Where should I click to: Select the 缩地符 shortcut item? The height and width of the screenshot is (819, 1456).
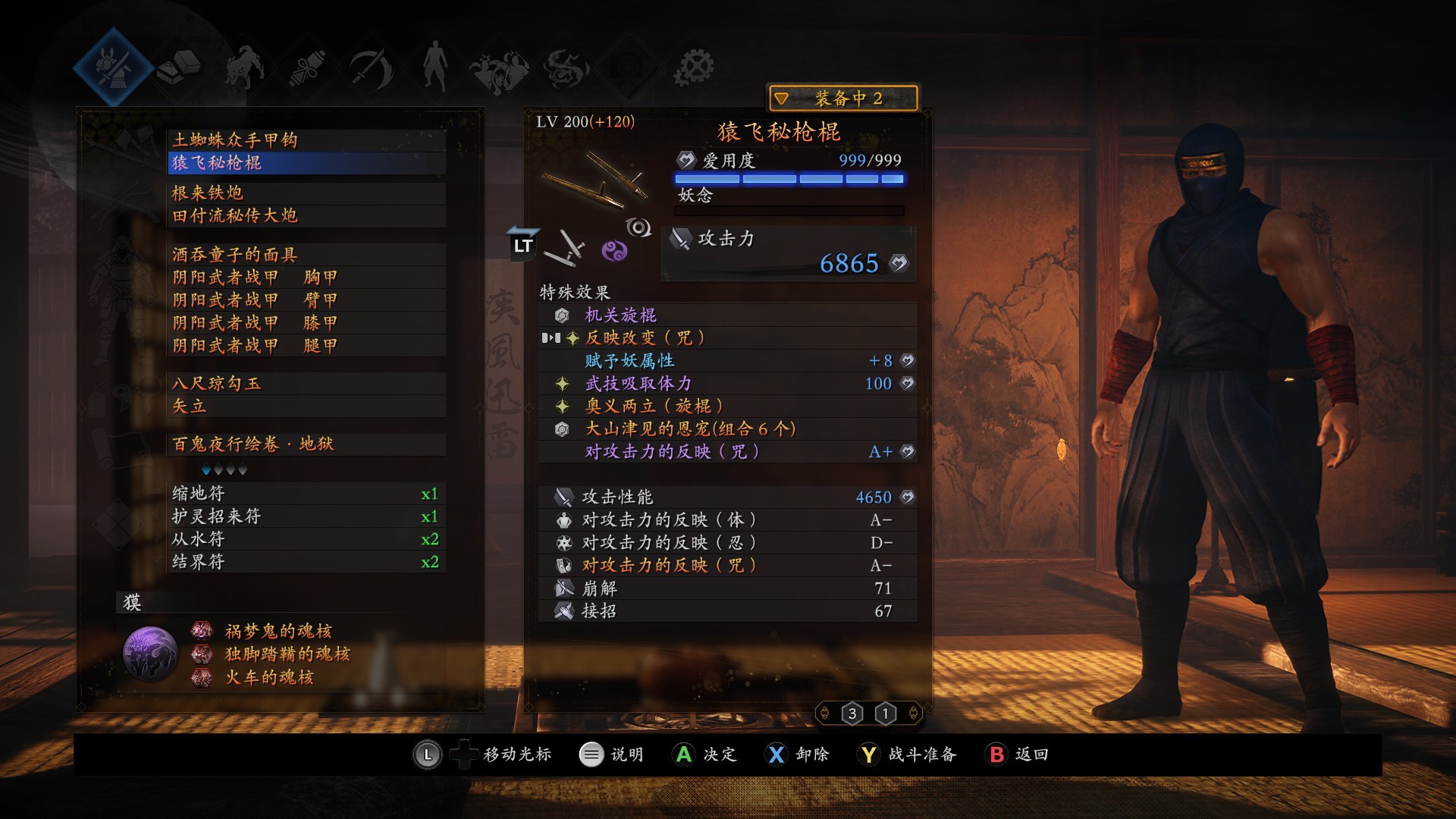pyautogui.click(x=199, y=494)
